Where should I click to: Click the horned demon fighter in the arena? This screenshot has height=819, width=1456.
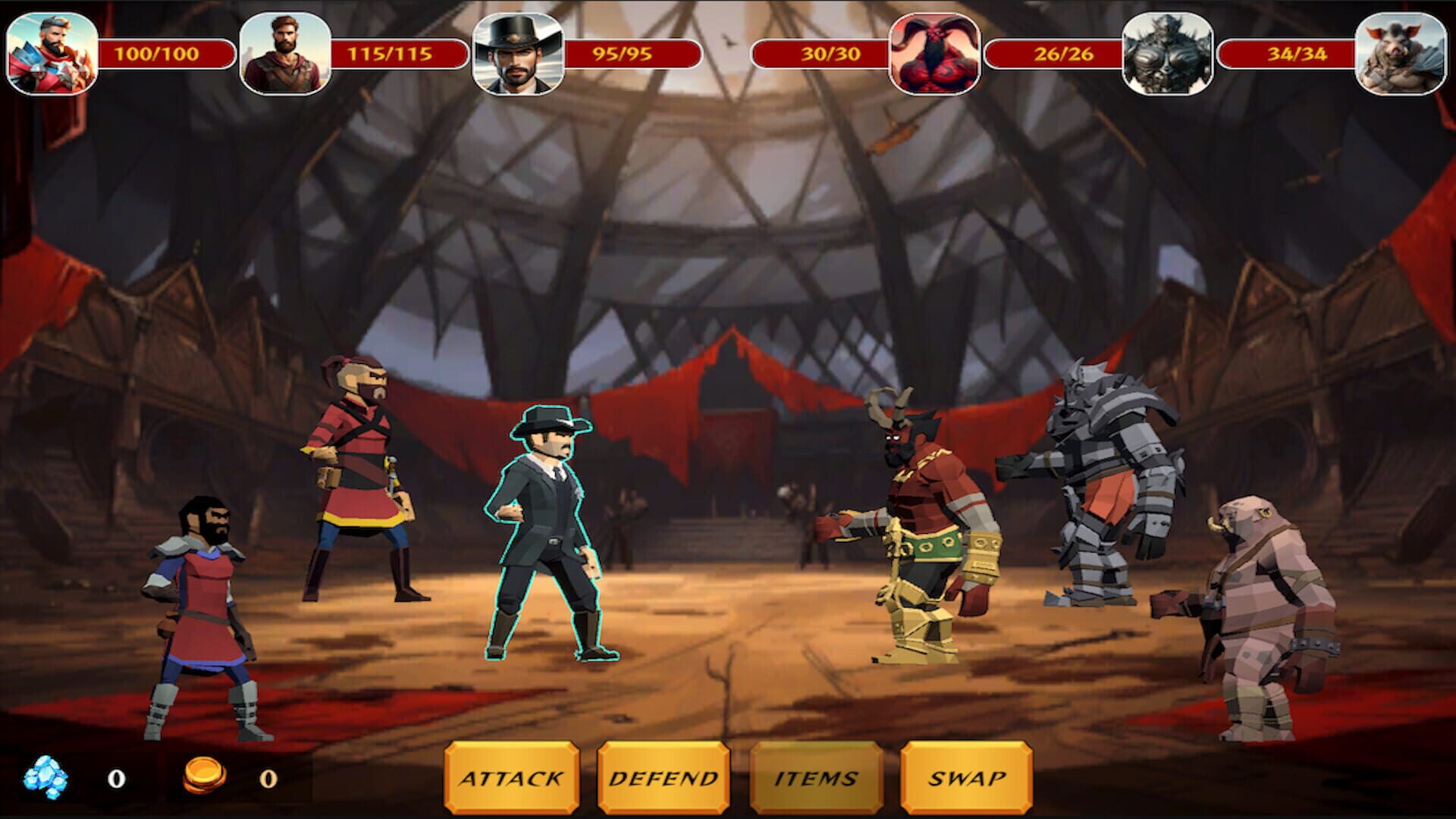pos(918,531)
